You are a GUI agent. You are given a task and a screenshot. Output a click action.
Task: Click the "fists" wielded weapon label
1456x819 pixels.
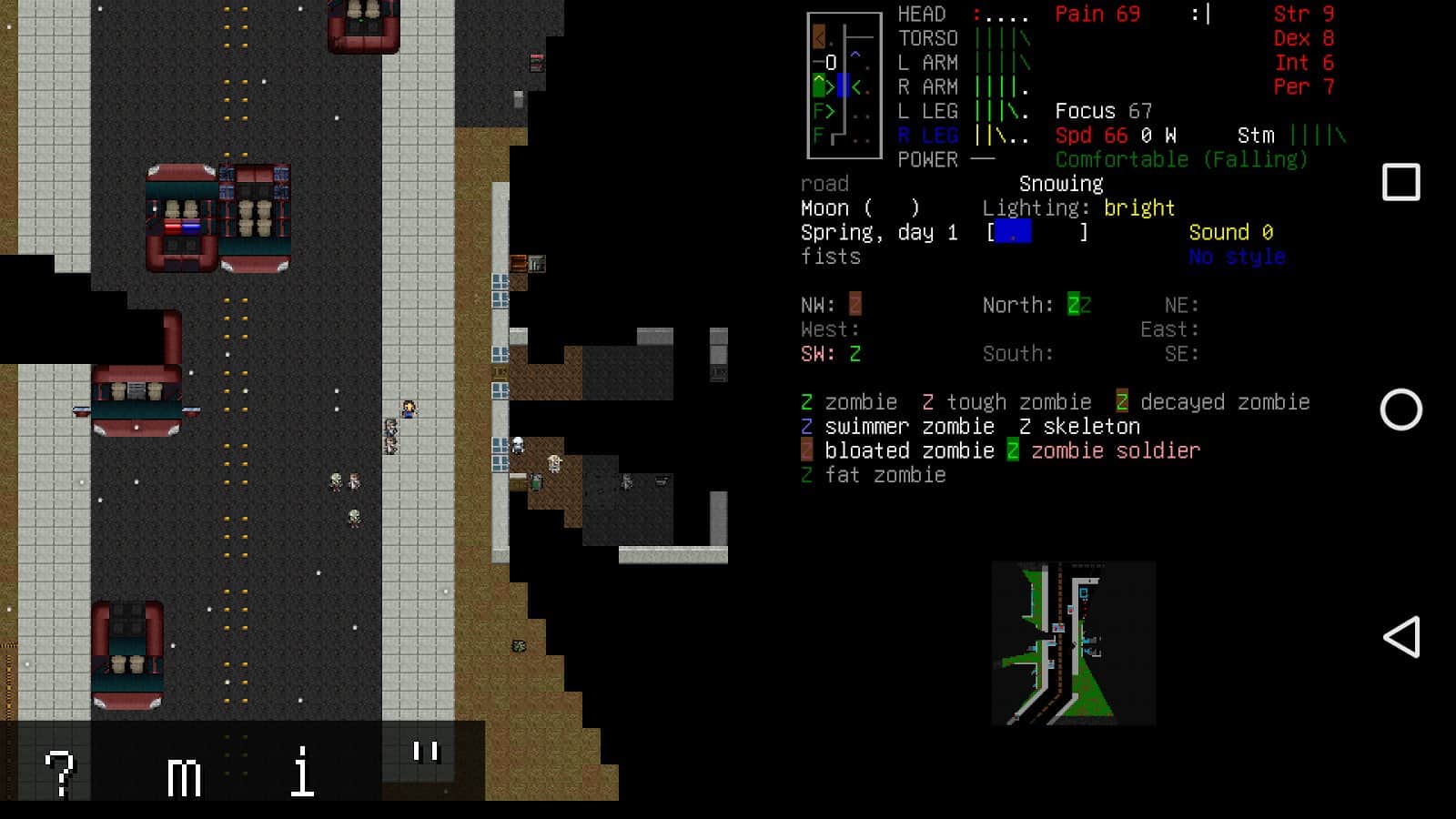coord(830,257)
